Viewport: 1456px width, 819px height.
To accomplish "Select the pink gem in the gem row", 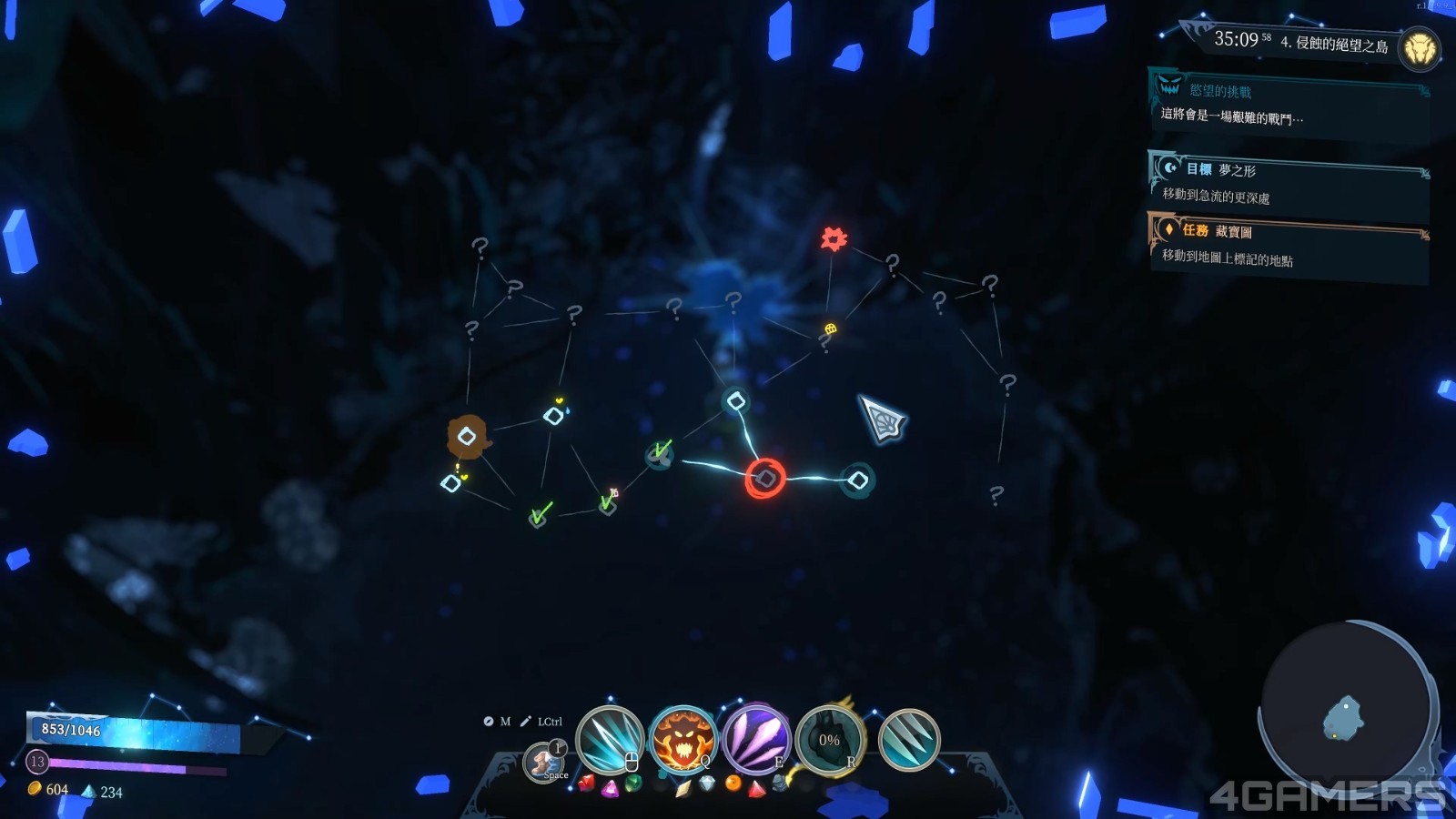I will (610, 788).
